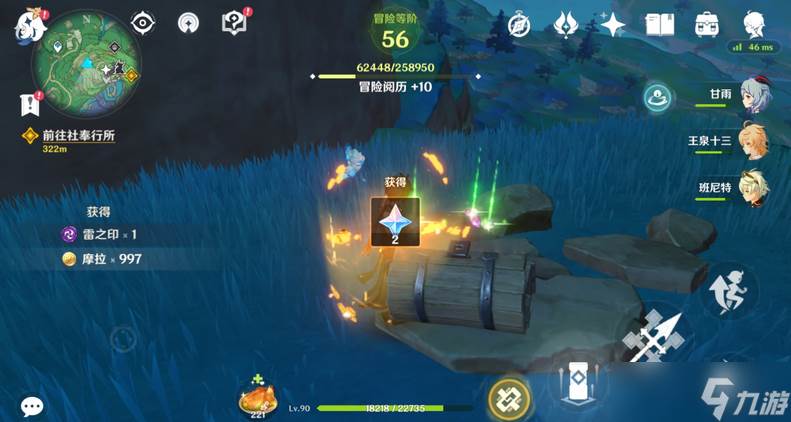The image size is (791, 422).
Task: Open the wish star icon
Action: pos(612,23)
